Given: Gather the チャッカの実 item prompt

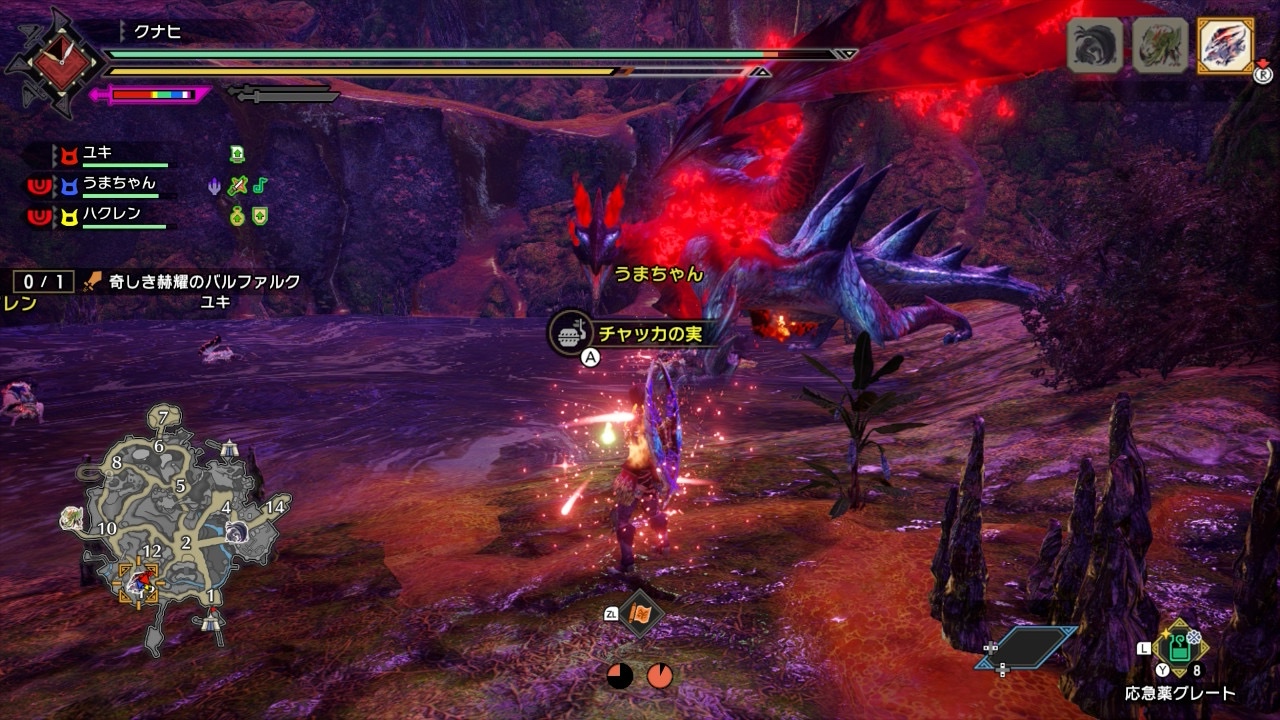Looking at the screenshot, I should pos(635,333).
